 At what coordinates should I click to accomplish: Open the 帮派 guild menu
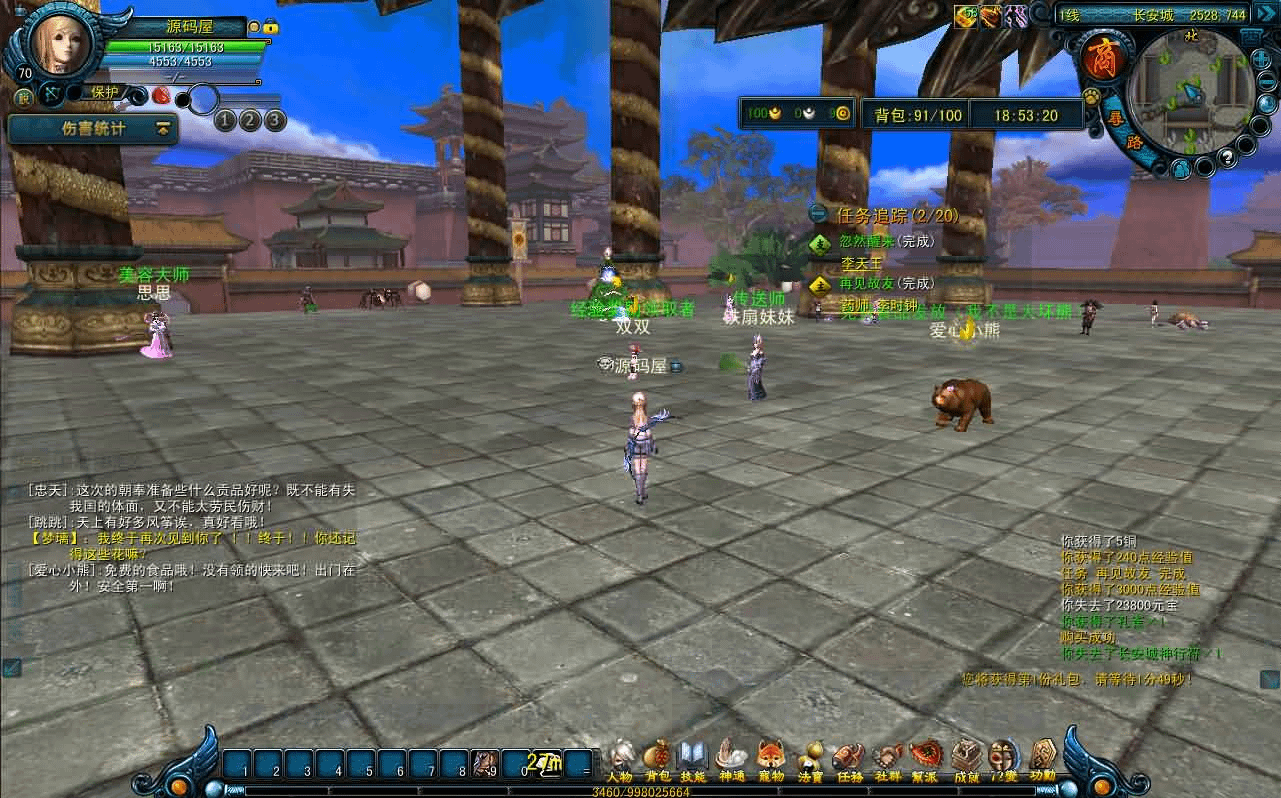click(925, 758)
